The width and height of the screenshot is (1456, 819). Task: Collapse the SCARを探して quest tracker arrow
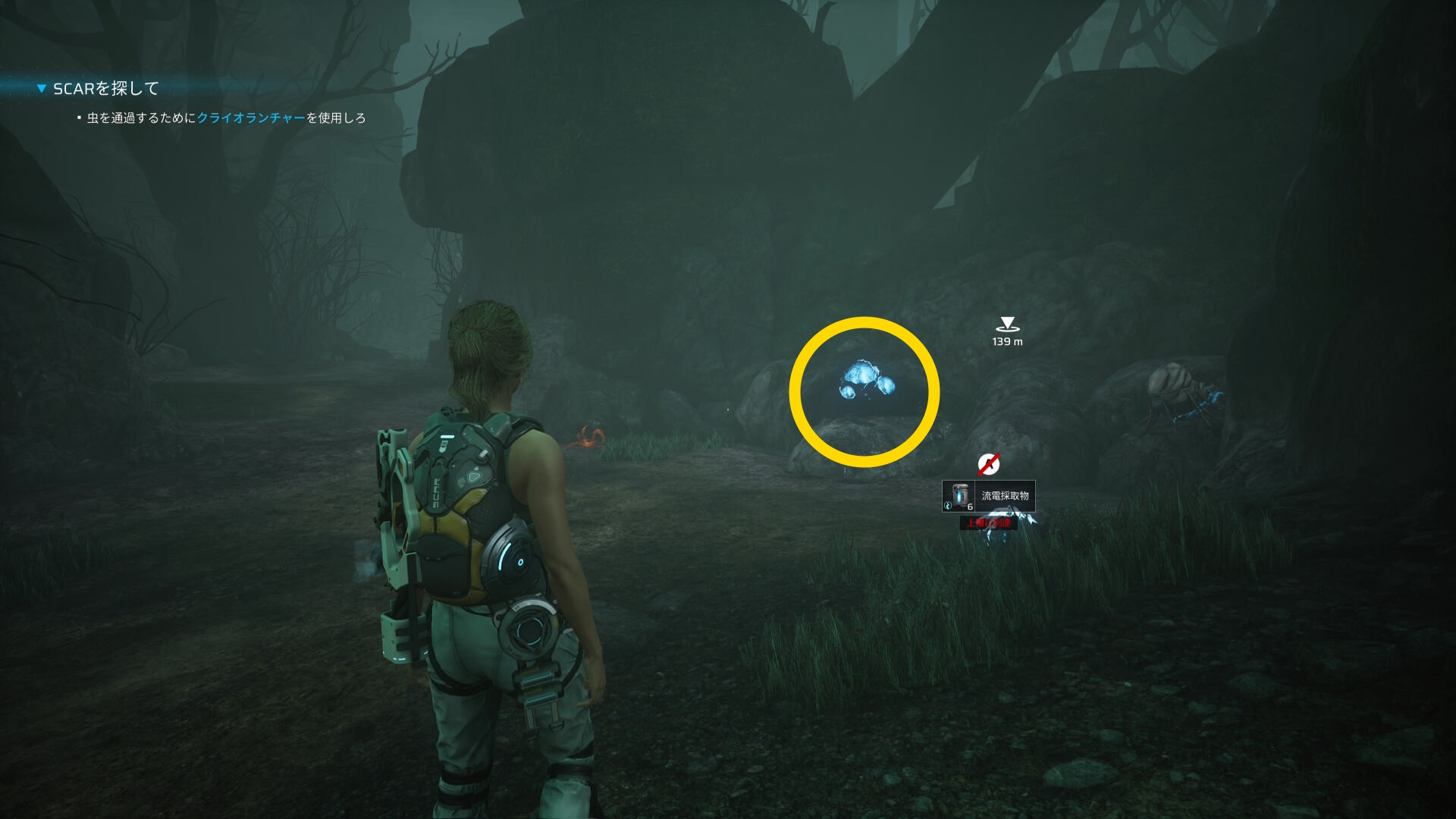click(42, 89)
